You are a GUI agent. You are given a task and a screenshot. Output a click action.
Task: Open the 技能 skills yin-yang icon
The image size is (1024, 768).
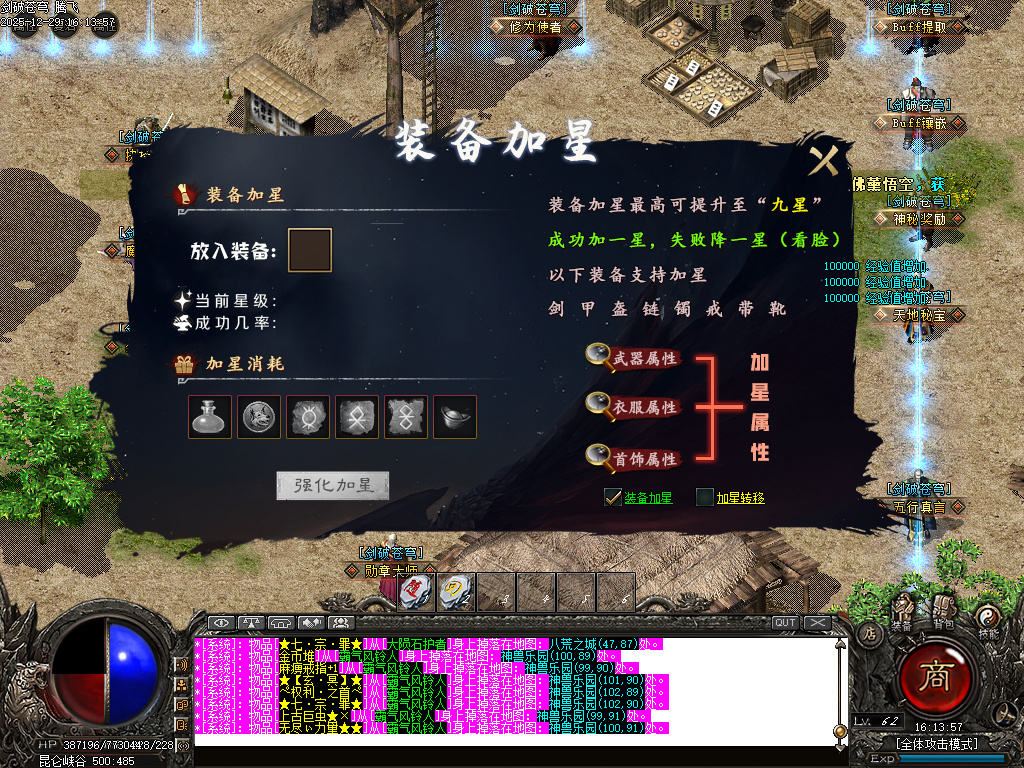click(x=988, y=618)
